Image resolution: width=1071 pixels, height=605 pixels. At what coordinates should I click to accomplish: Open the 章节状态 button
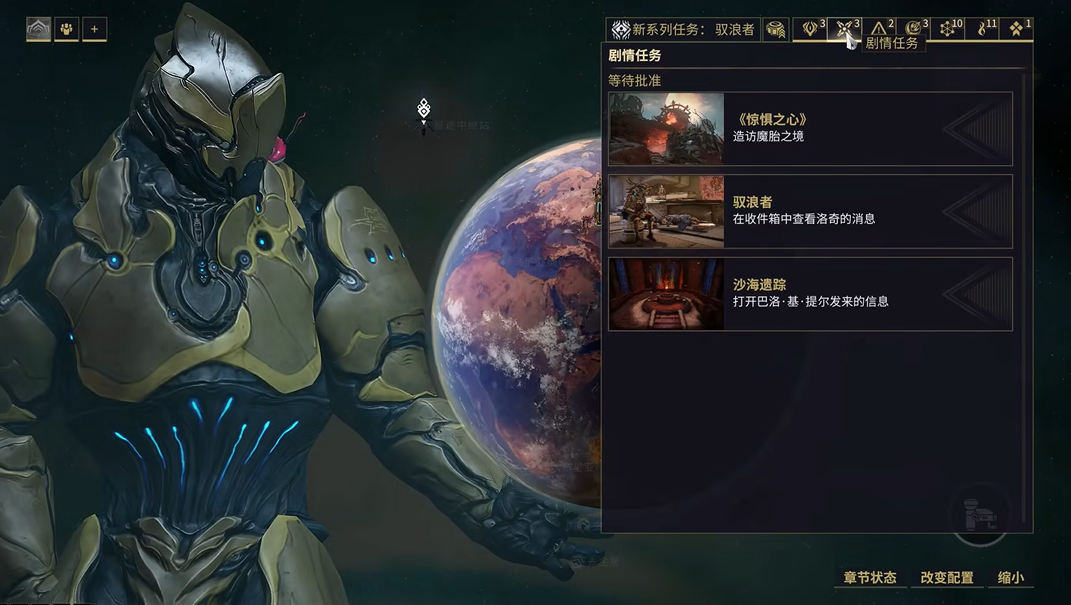click(869, 578)
